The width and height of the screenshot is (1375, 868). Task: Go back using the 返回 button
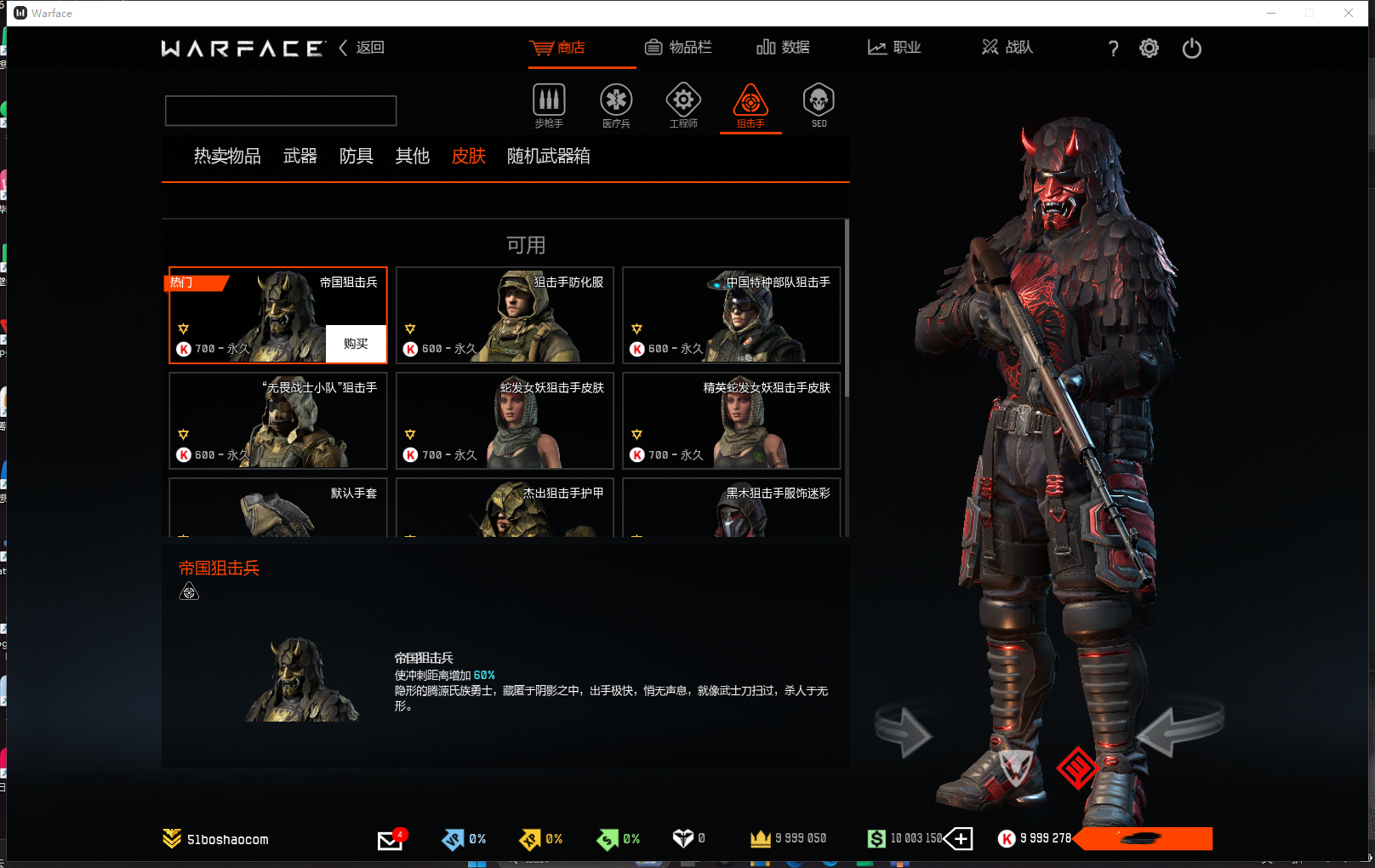(x=362, y=48)
